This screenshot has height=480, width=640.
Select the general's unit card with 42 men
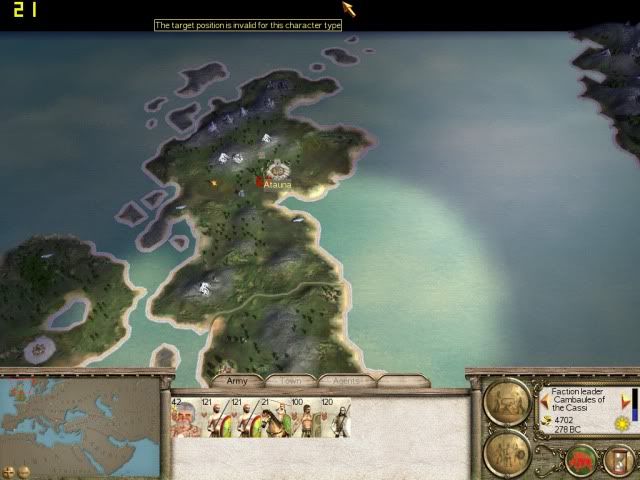184,417
